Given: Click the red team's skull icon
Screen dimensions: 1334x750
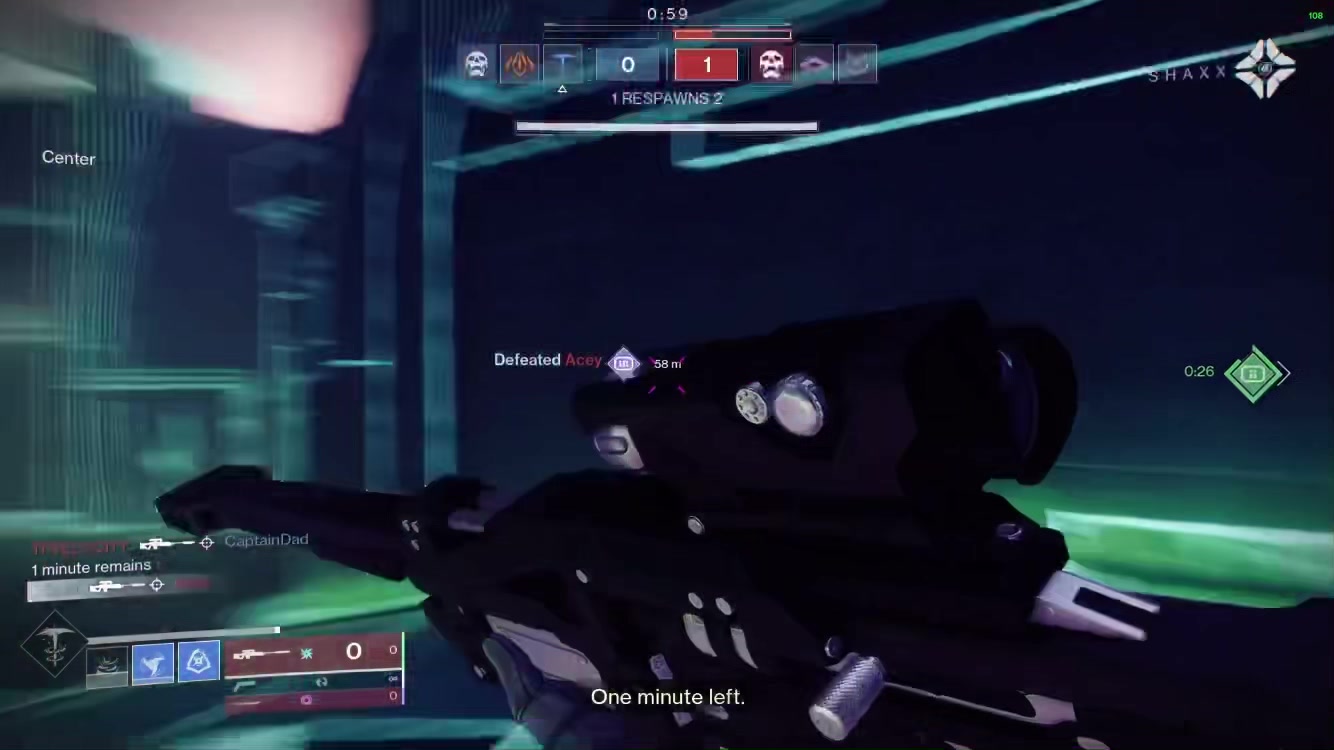Looking at the screenshot, I should coord(770,65).
